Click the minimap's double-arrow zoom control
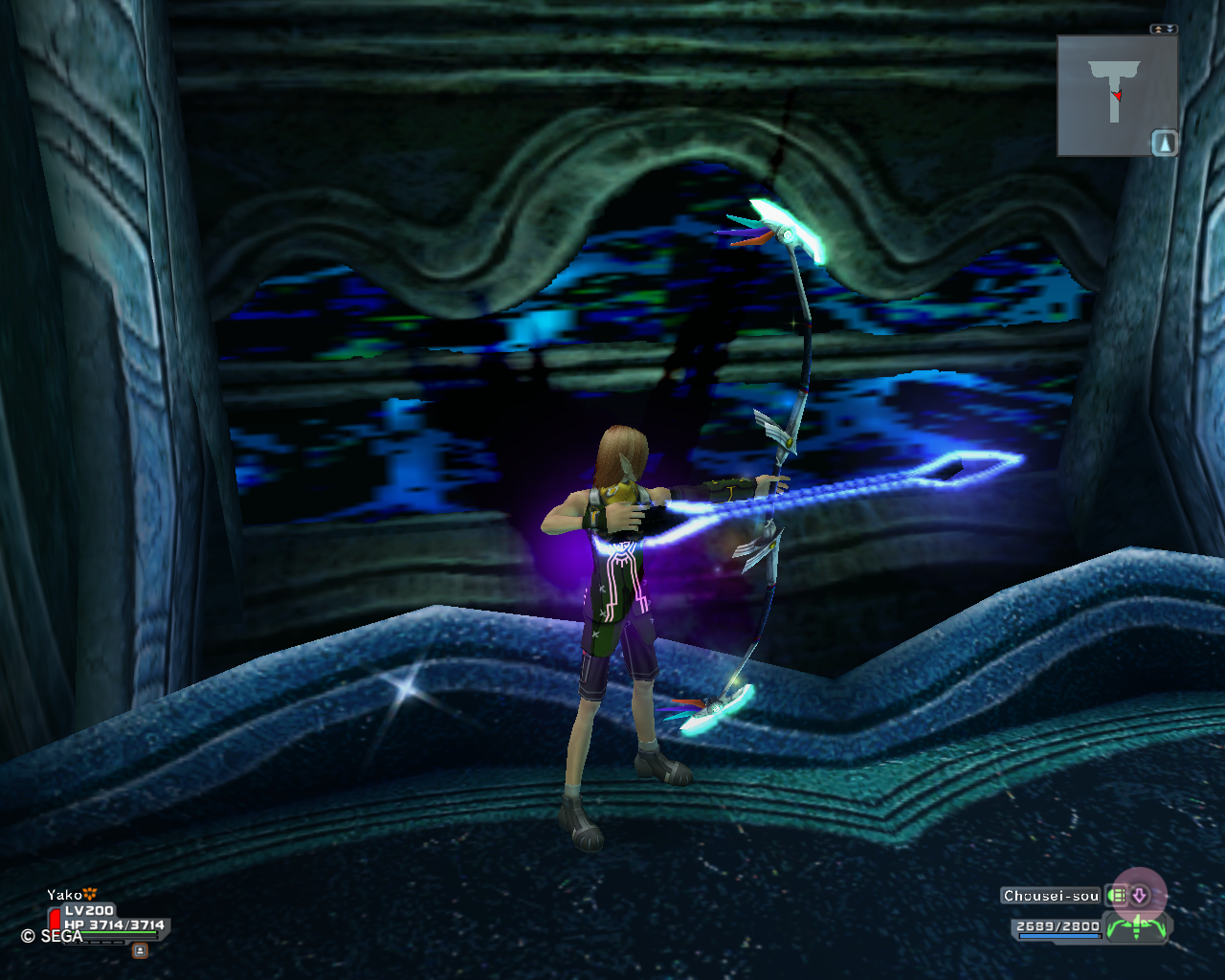The height and width of the screenshot is (980, 1225). click(1164, 30)
